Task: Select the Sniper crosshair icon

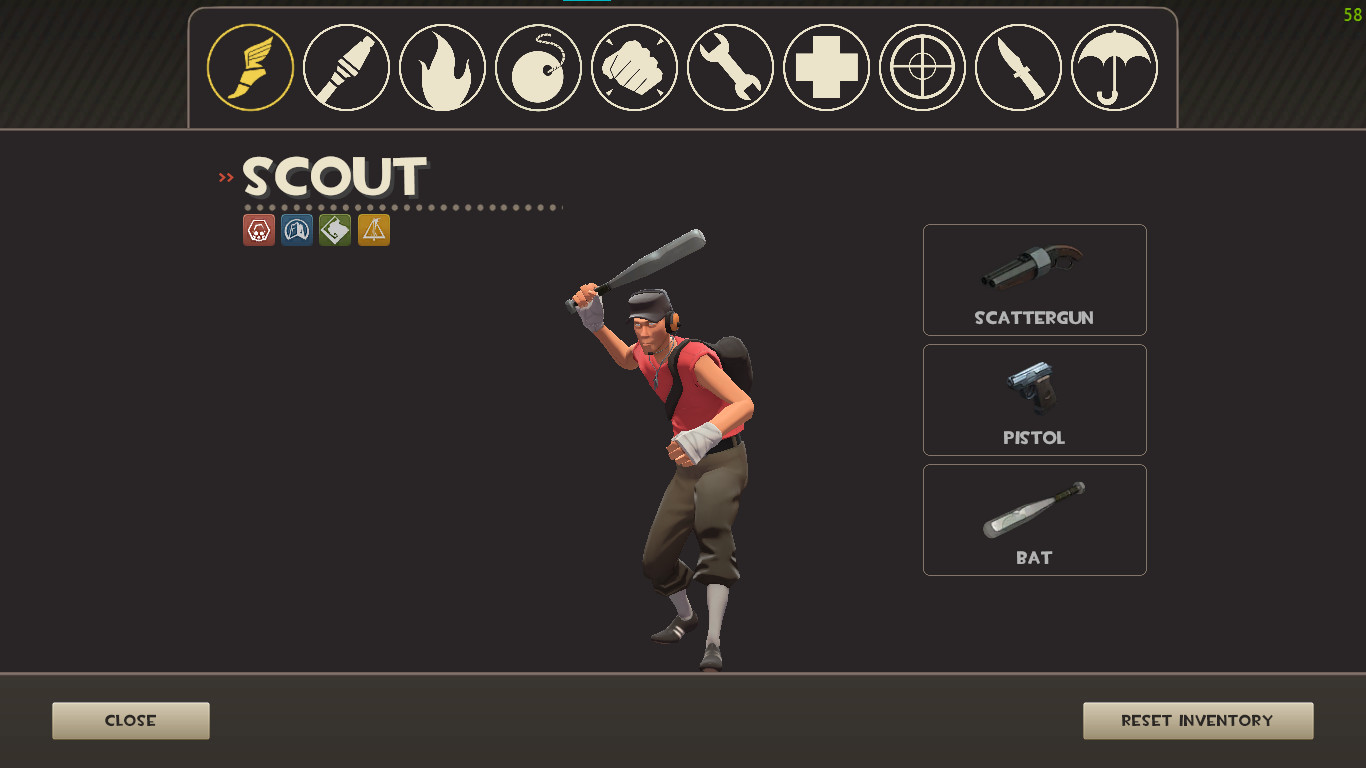Action: 921,66
